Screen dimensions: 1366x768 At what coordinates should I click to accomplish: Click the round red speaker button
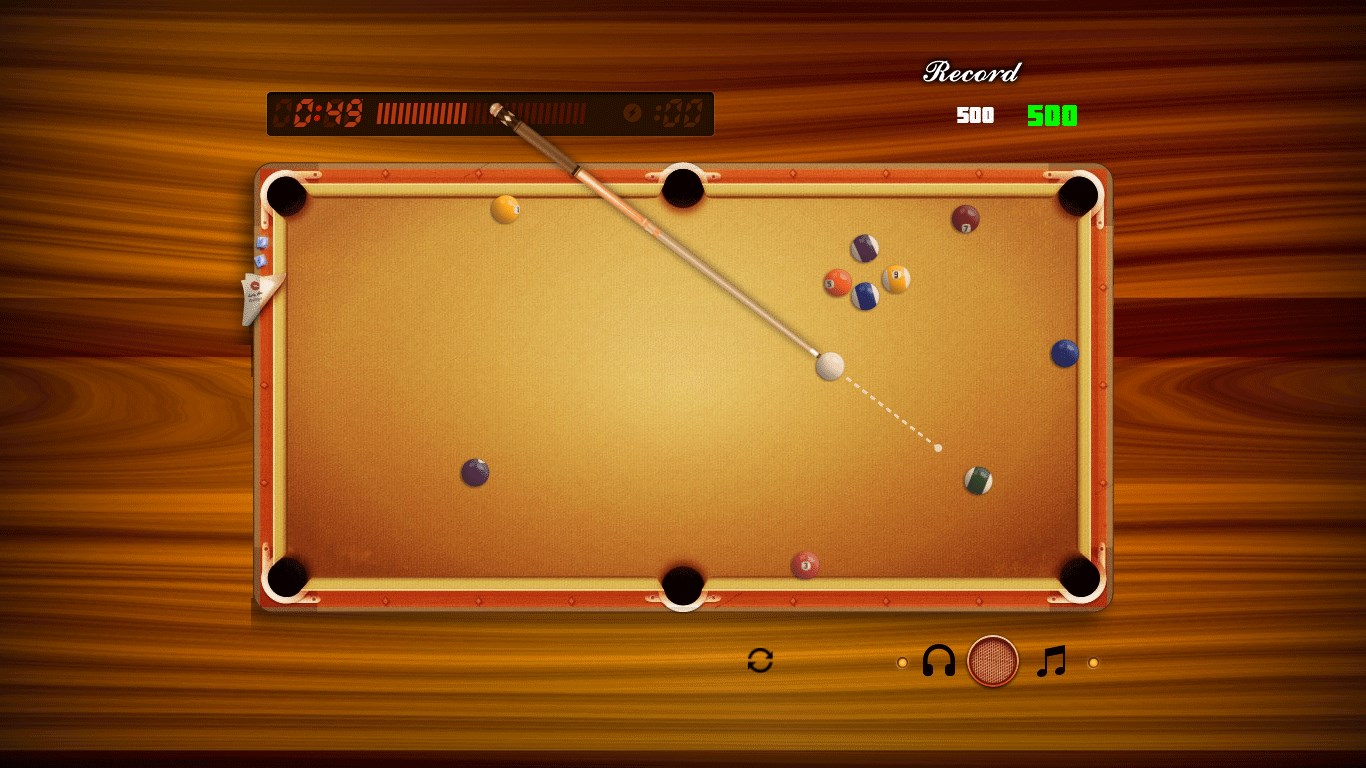pos(993,661)
